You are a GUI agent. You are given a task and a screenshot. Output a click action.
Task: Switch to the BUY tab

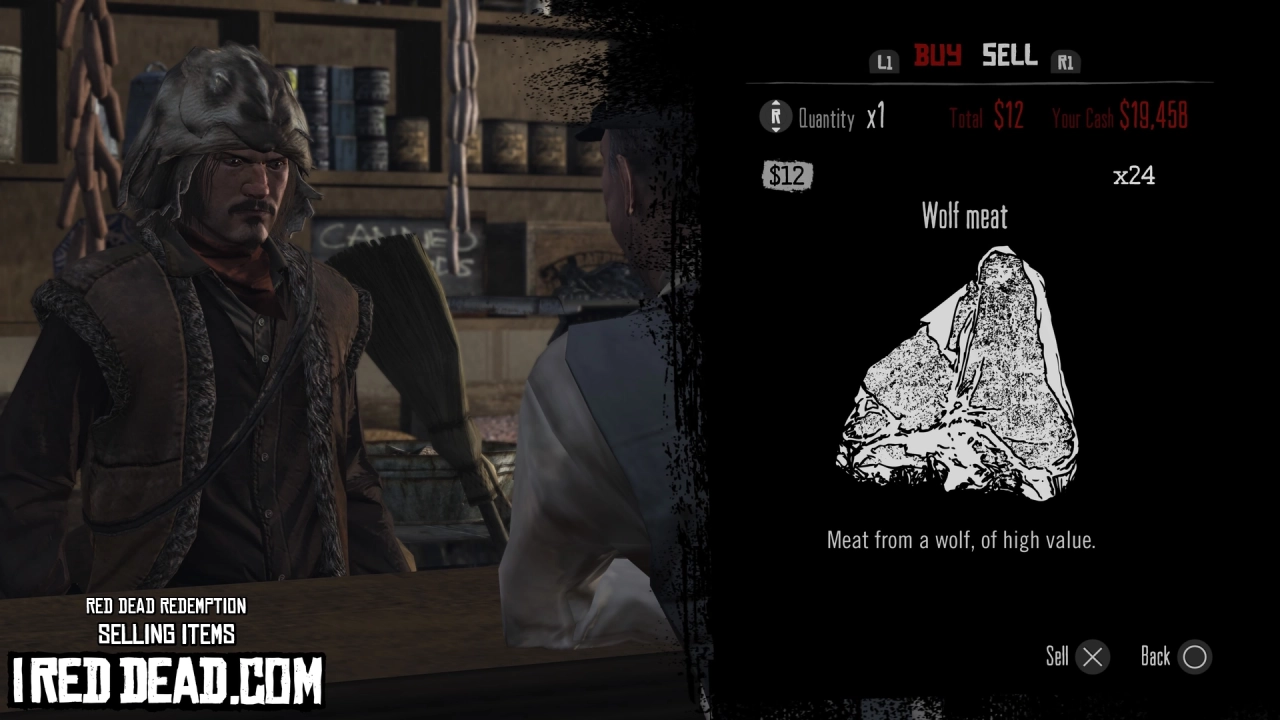pyautogui.click(x=936, y=56)
